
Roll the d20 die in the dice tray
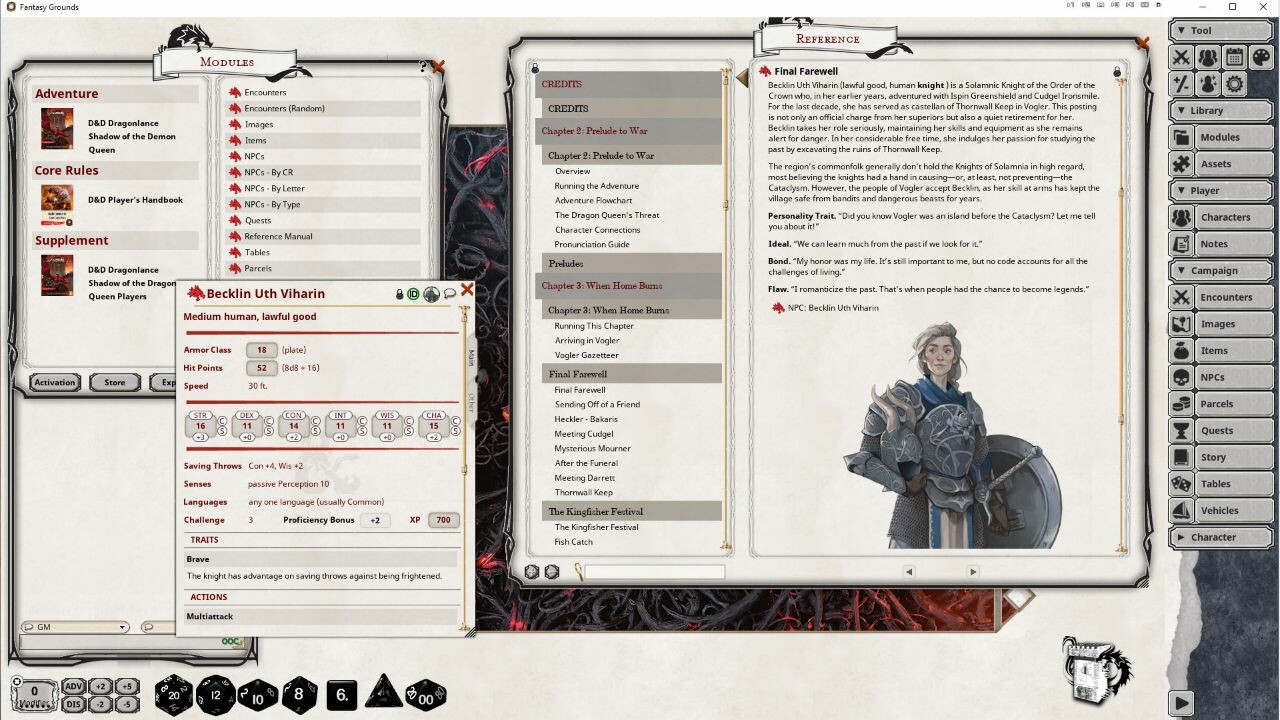[173, 694]
